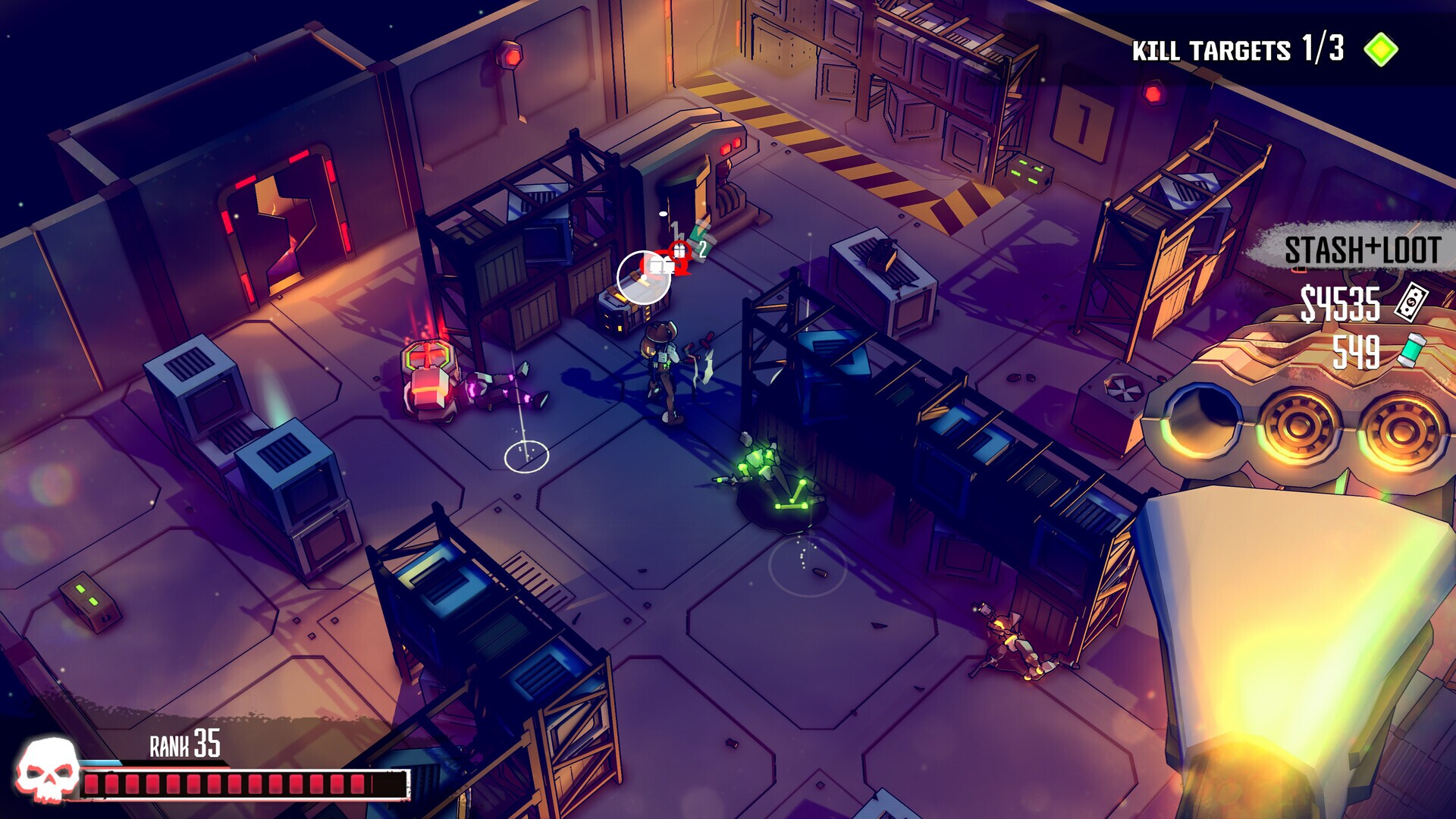1456x819 pixels.
Task: Click the white aiming reticle circle
Action: (x=645, y=275)
